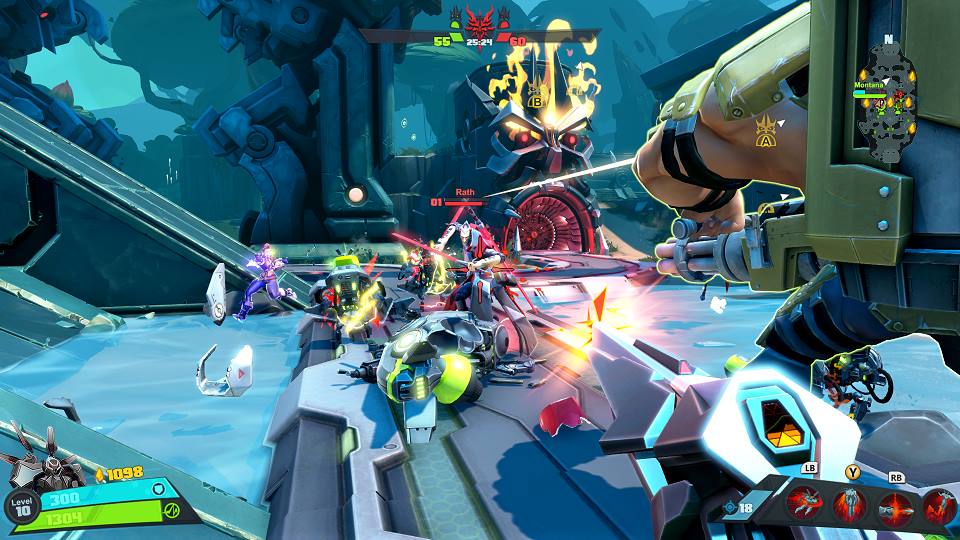Click the shield icon on the blue bar

click(158, 489)
